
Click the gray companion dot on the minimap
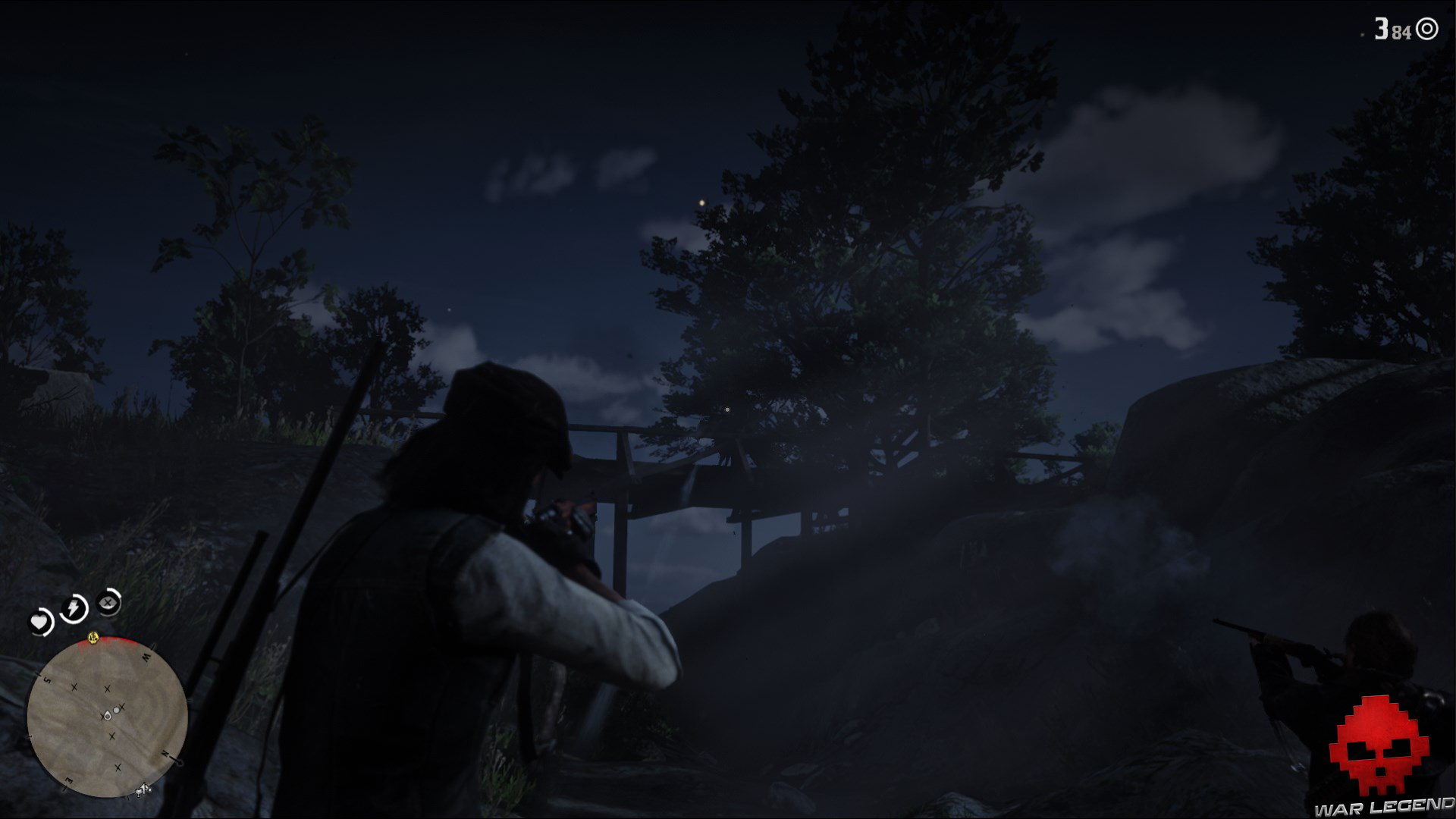point(117,711)
